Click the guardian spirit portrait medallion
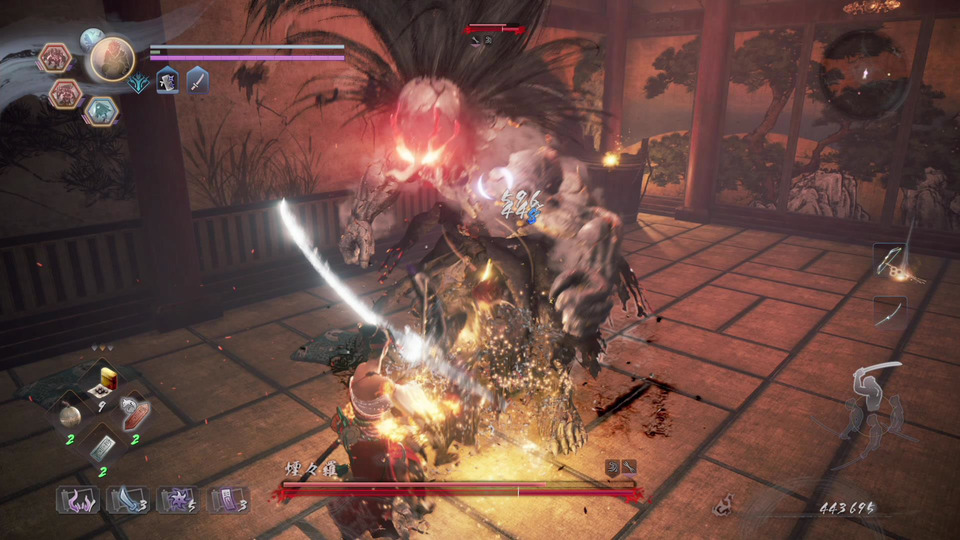960x540 pixels. (x=112, y=59)
